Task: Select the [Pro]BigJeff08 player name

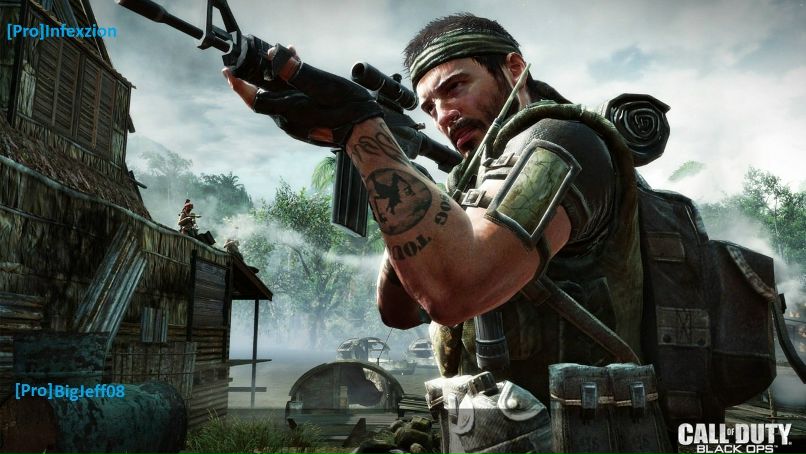Action: (70, 390)
